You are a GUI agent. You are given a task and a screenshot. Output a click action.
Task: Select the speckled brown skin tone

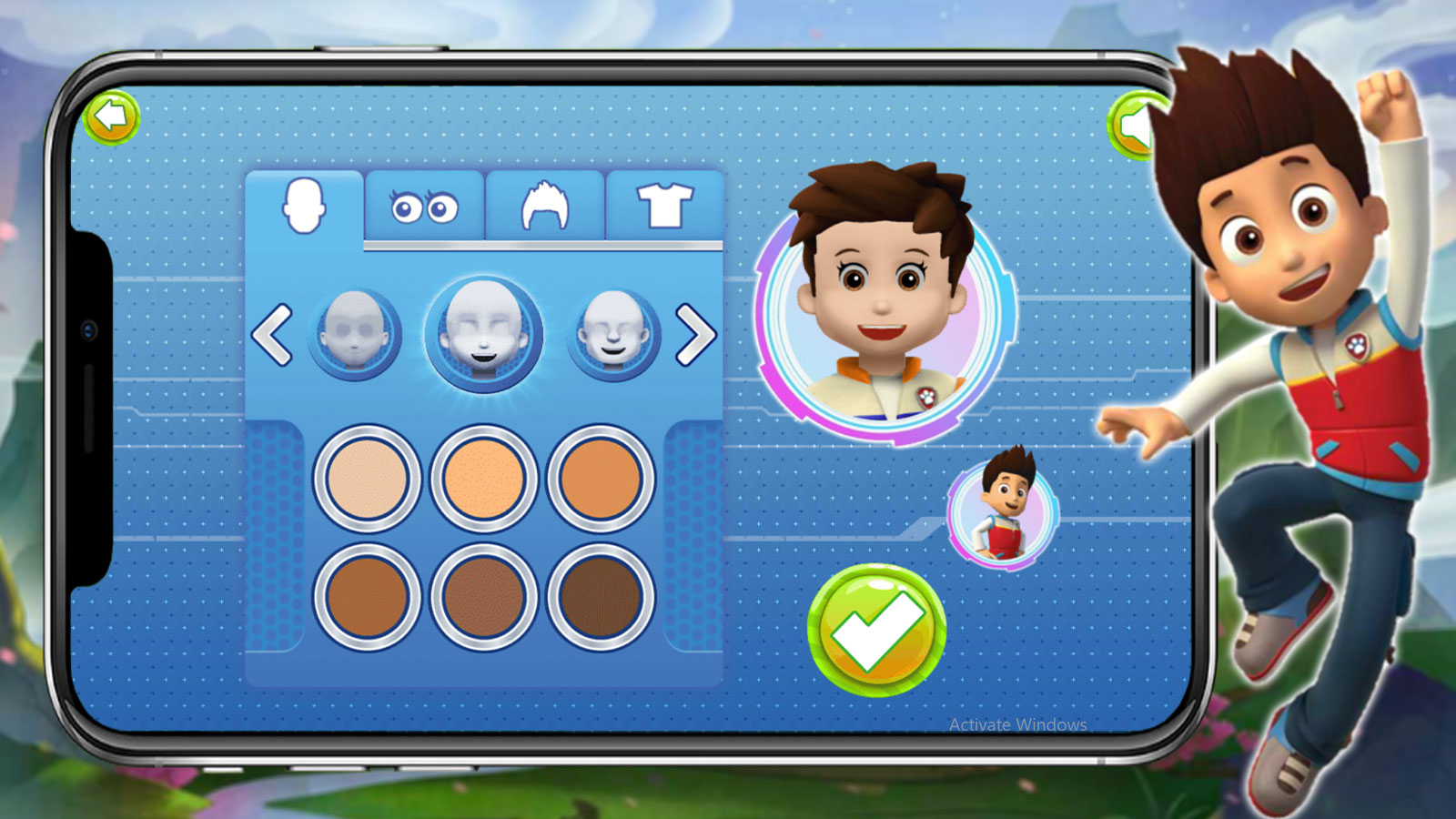coord(483,597)
